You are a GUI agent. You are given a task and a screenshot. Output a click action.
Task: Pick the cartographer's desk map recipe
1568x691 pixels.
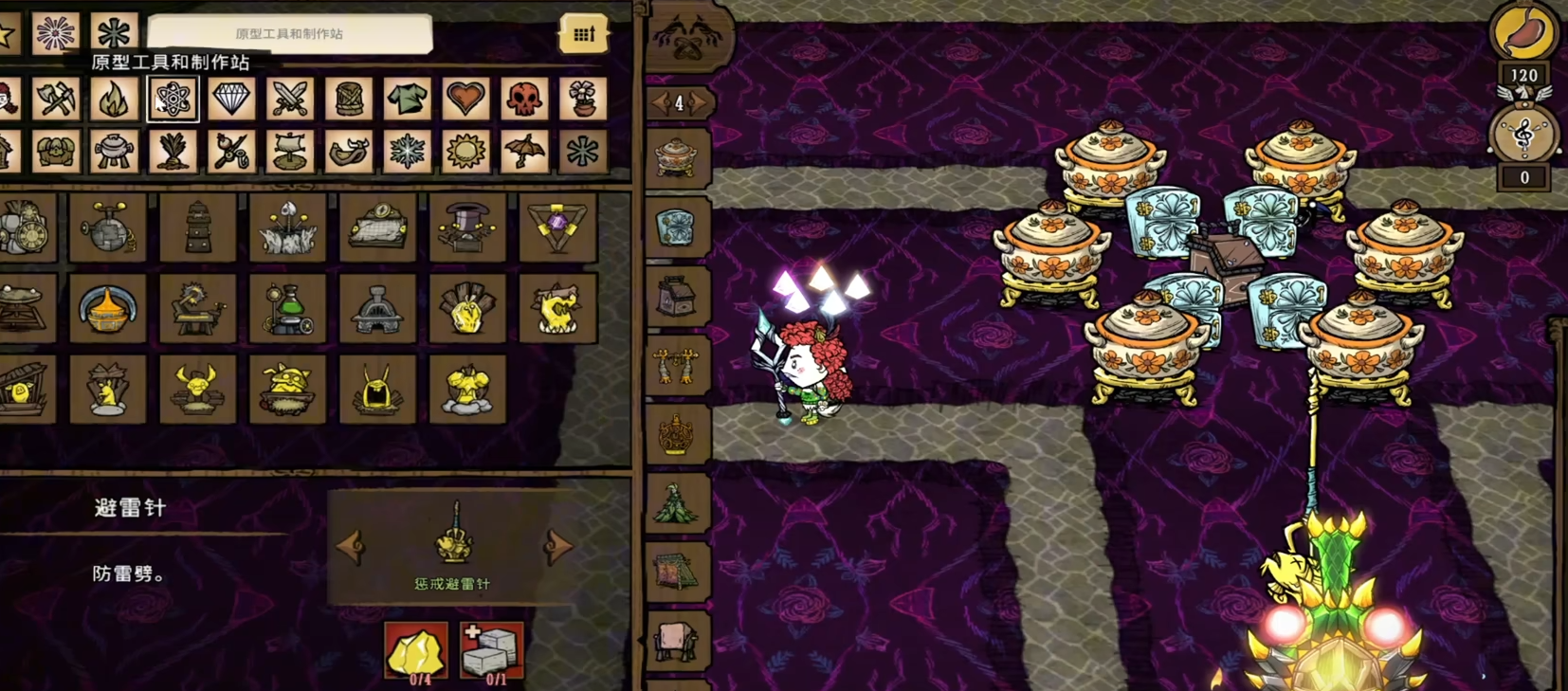(377, 228)
